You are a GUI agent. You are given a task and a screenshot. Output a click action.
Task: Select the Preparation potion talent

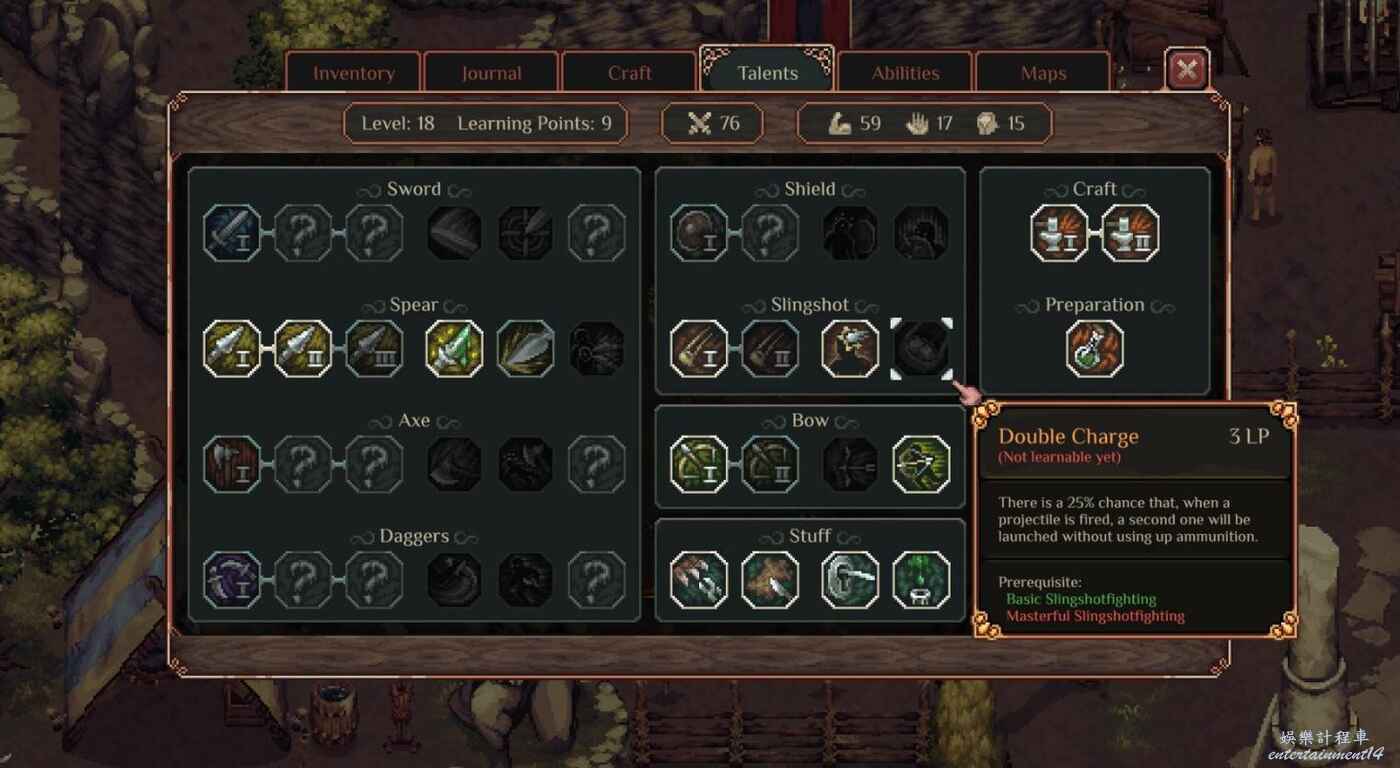point(1095,349)
